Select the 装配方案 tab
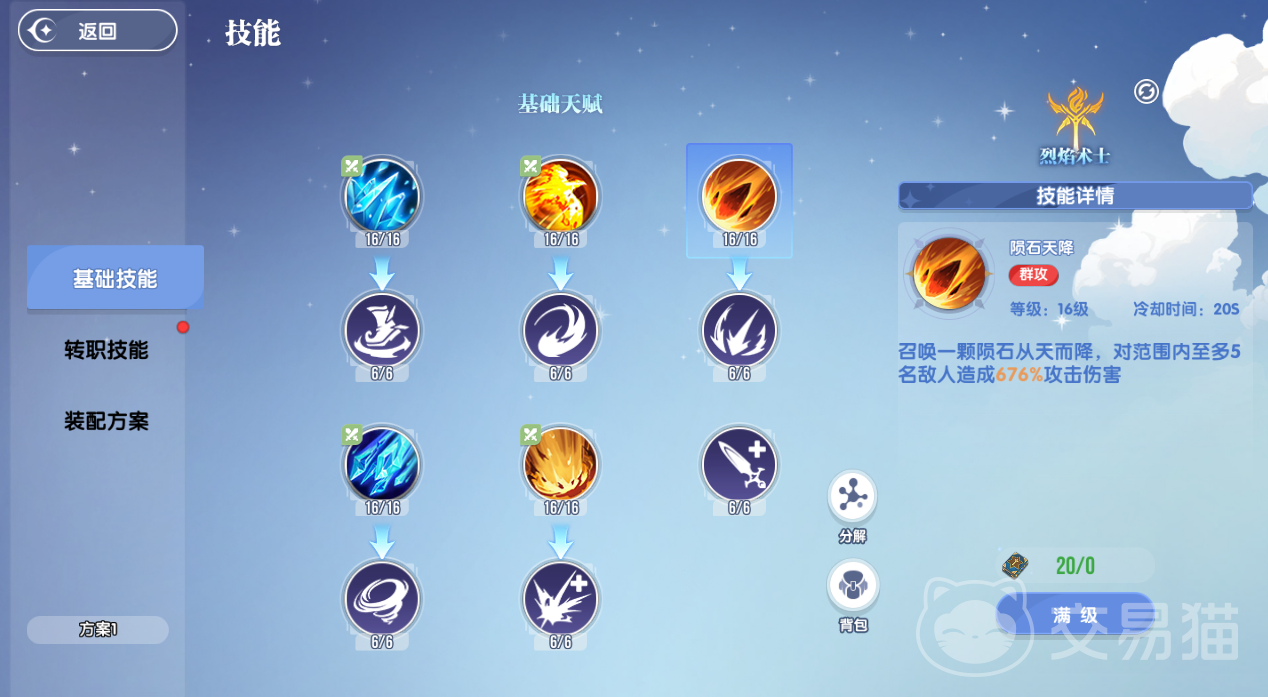Screen dimensions: 1268x697 [x=106, y=421]
